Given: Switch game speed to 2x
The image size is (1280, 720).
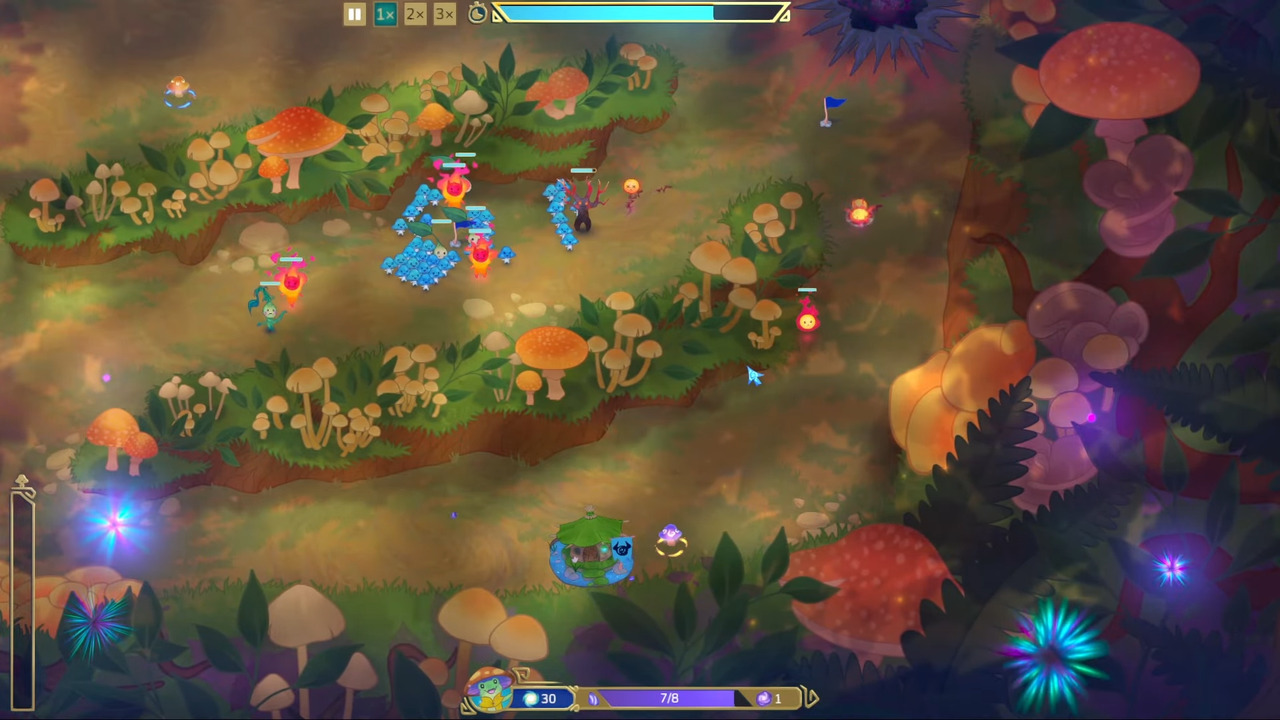Looking at the screenshot, I should pyautogui.click(x=415, y=14).
